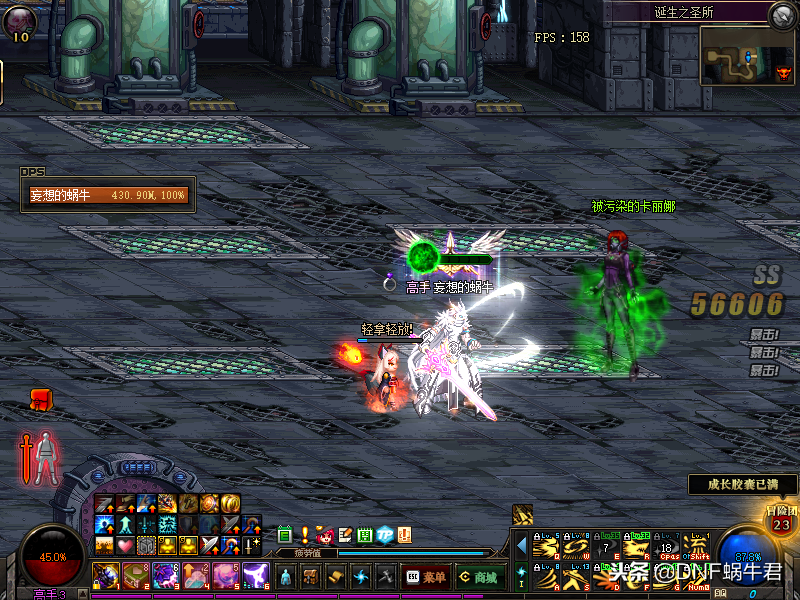This screenshot has height=600, width=800.
Task: Activate the Lv.13 skill bound to S
Action: click(x=576, y=577)
